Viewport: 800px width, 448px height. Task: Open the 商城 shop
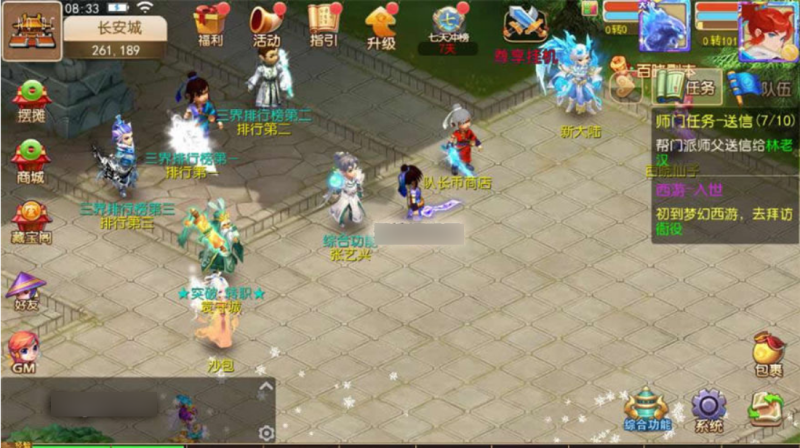click(30, 161)
